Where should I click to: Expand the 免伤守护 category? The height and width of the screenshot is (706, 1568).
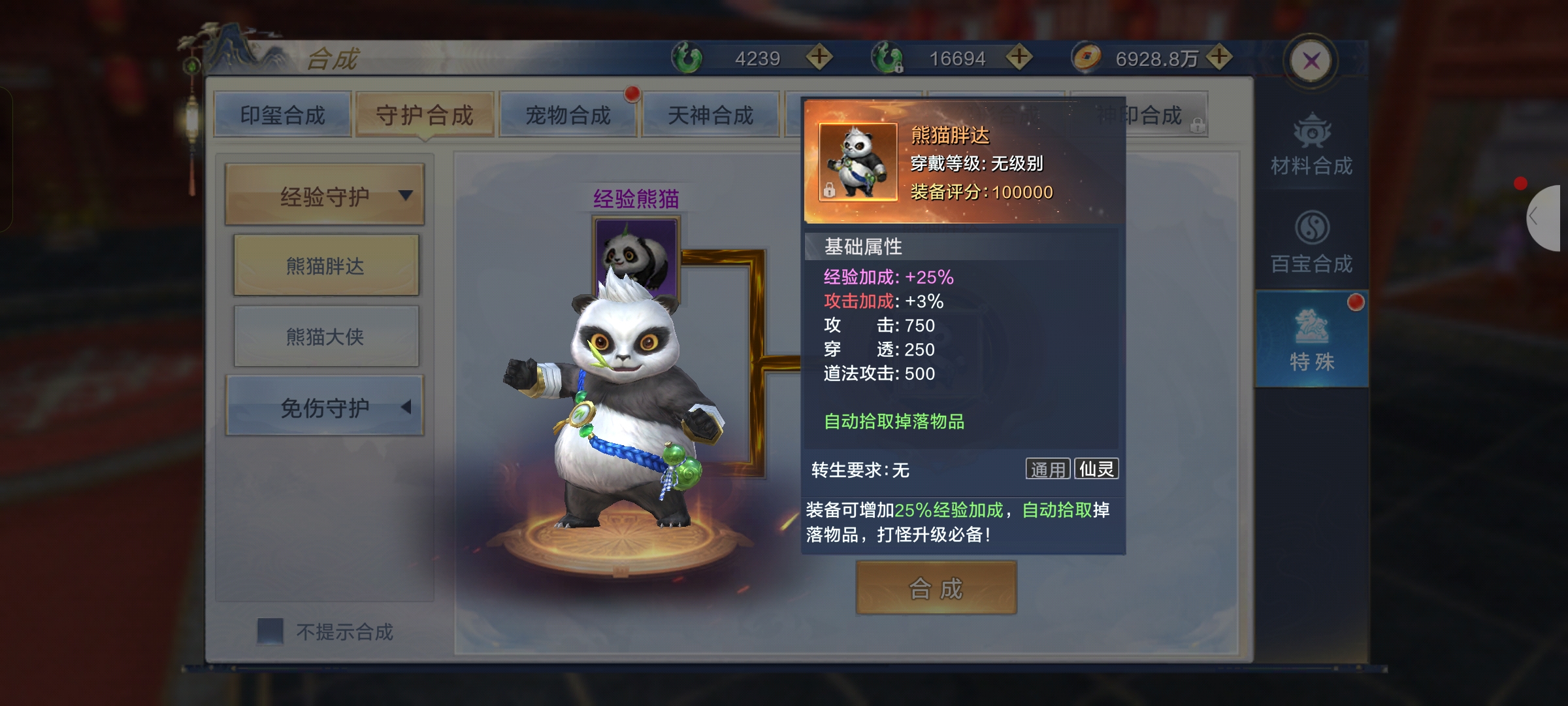(325, 407)
